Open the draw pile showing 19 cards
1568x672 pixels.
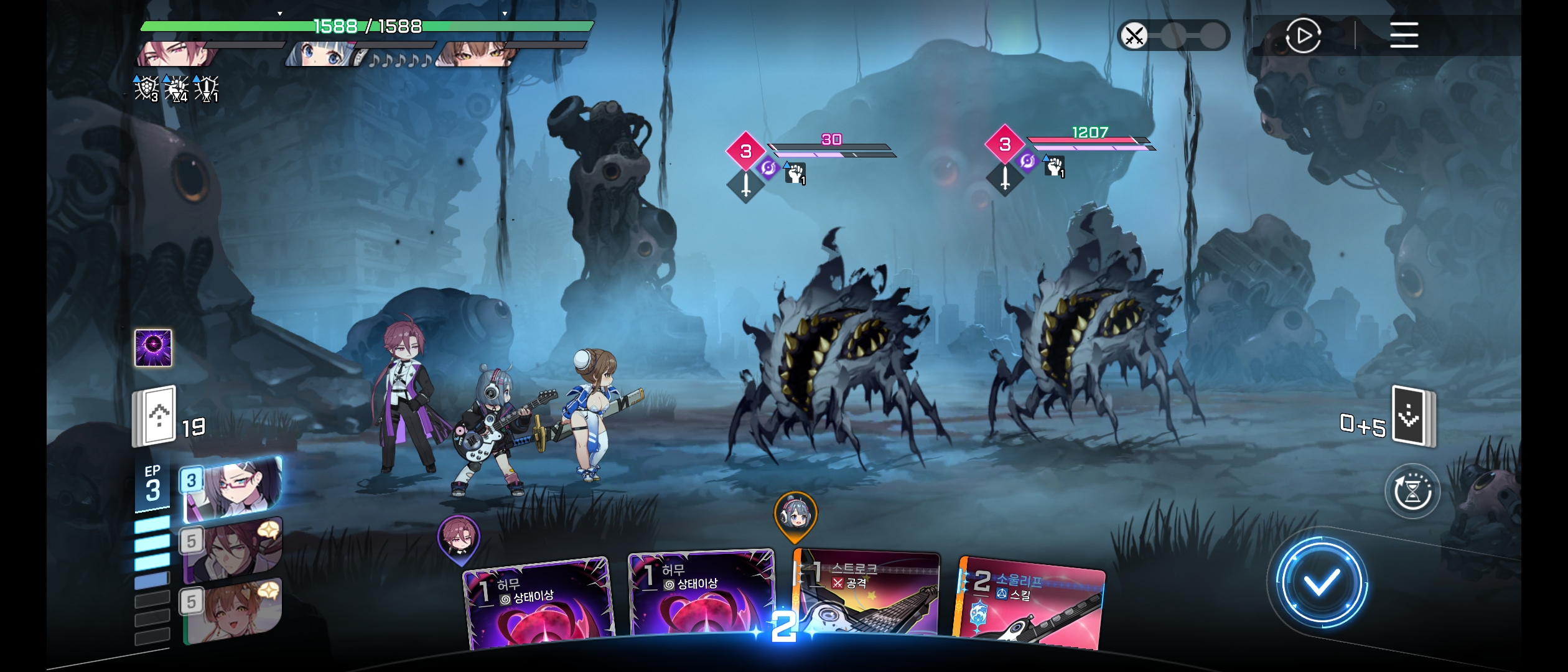156,417
